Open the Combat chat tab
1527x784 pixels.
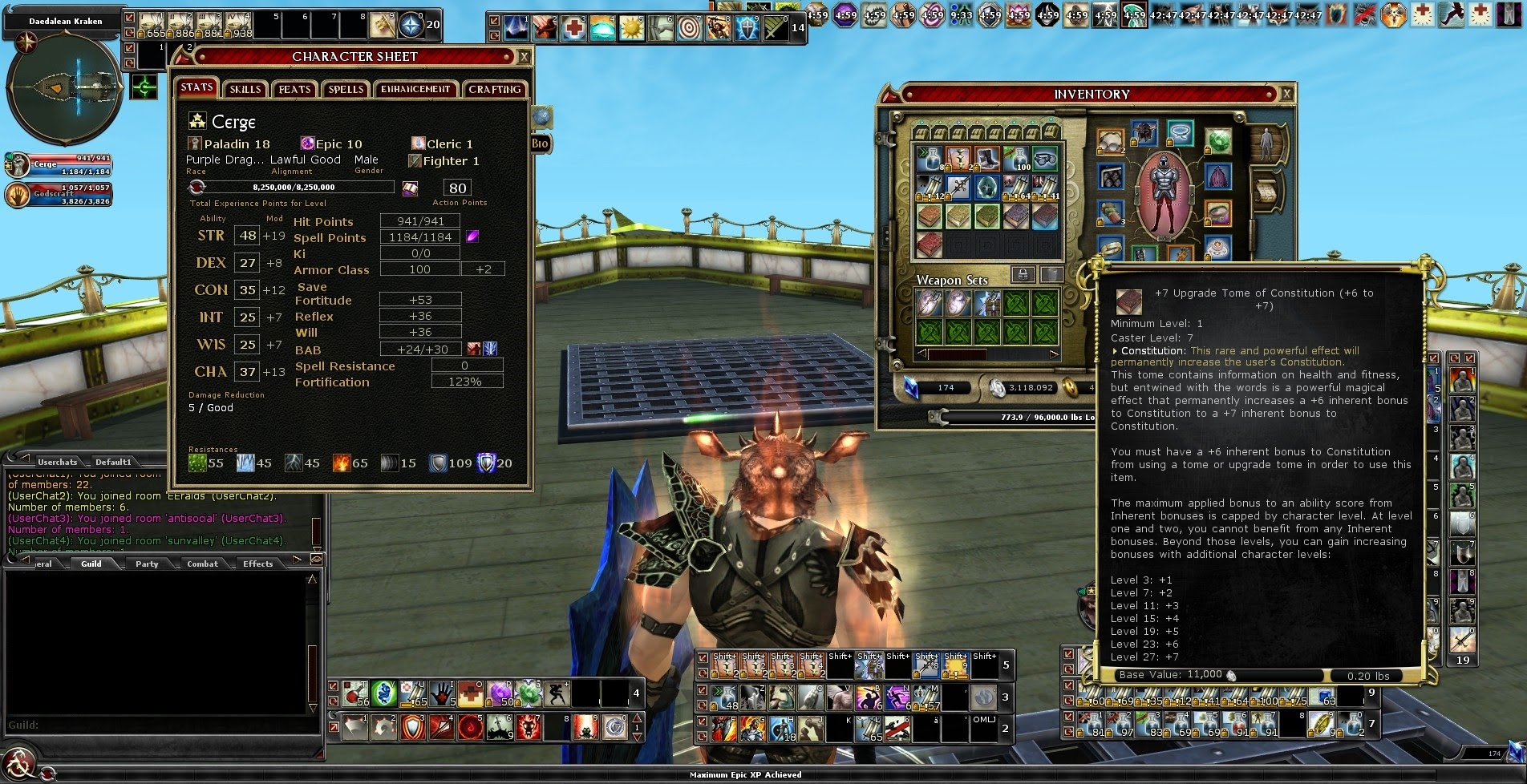click(202, 564)
